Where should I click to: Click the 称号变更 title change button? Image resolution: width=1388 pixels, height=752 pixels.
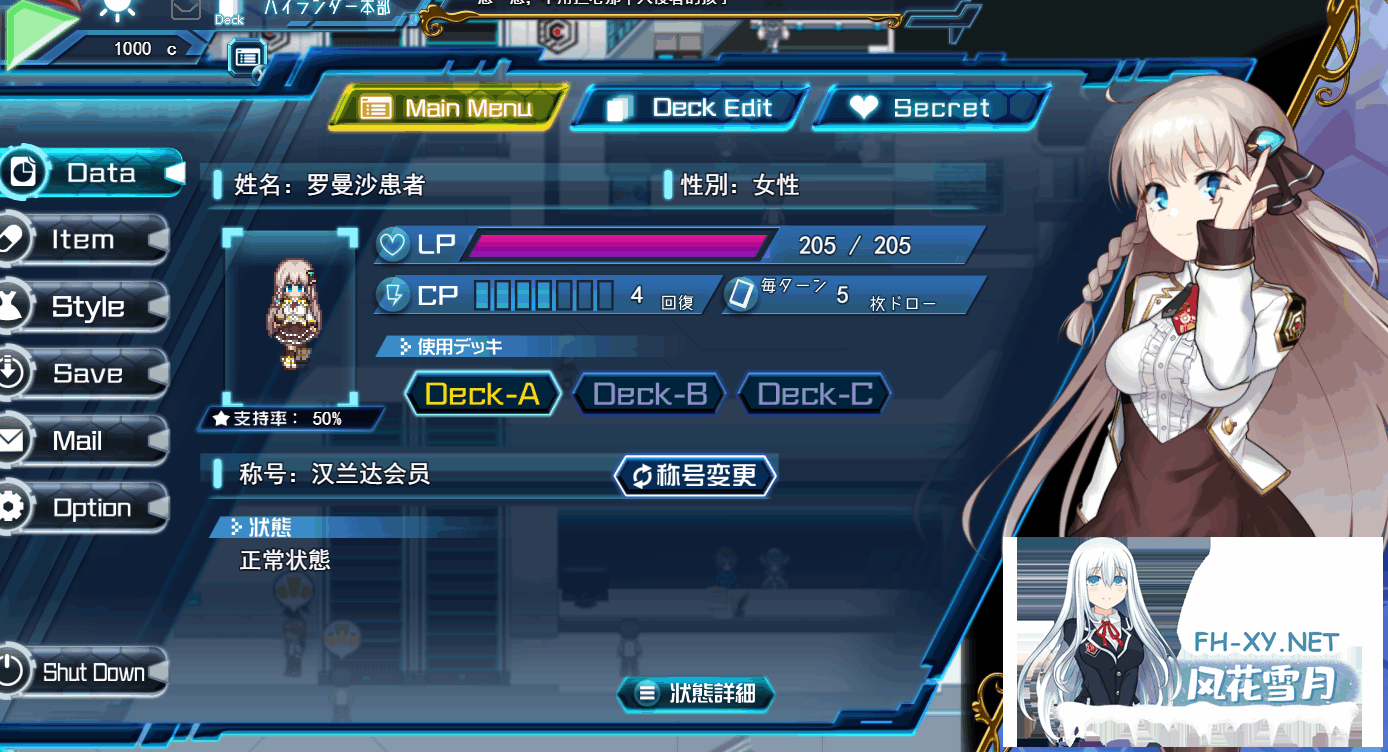click(695, 476)
